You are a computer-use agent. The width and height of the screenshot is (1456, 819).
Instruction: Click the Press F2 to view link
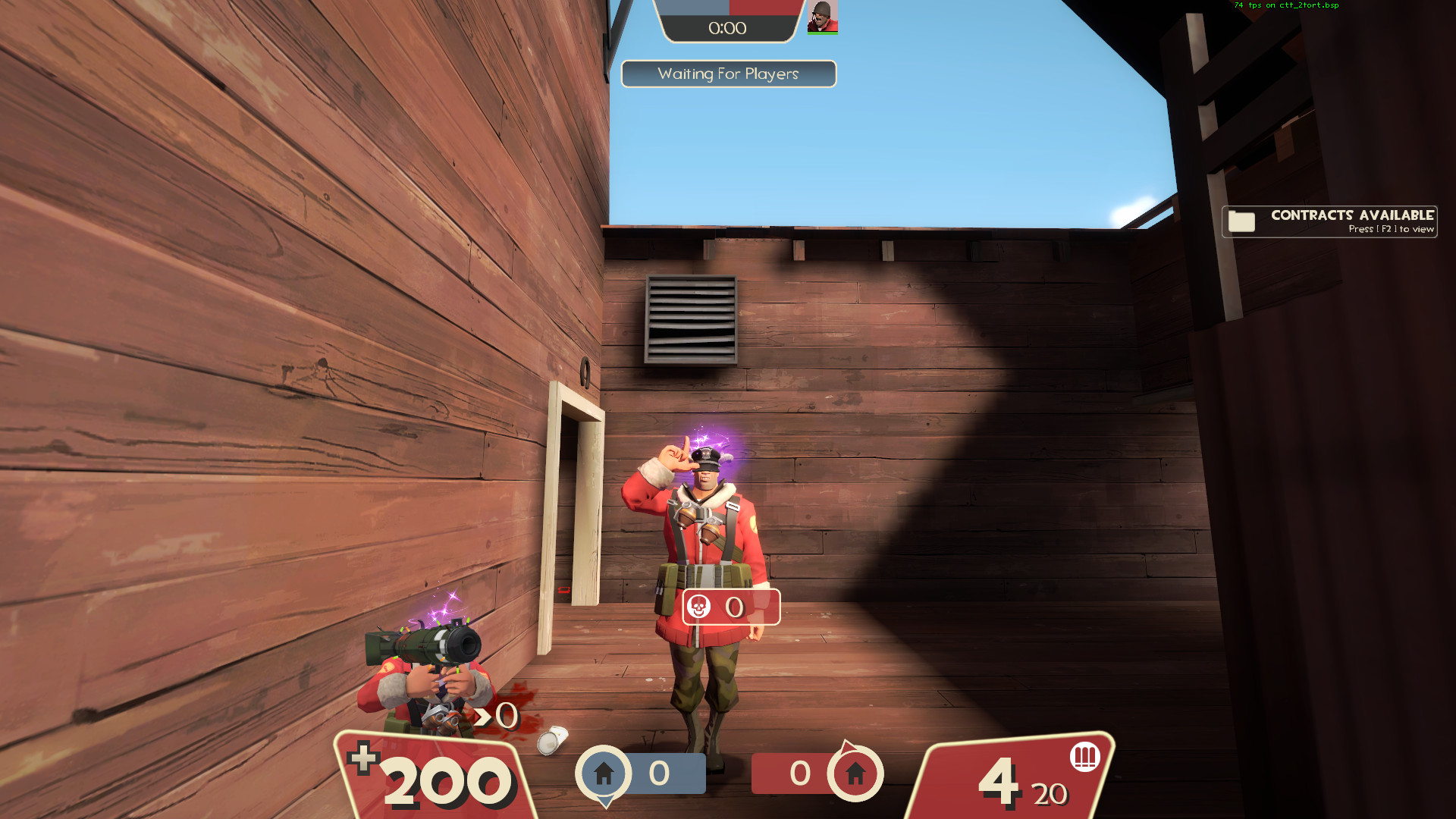tap(1392, 229)
